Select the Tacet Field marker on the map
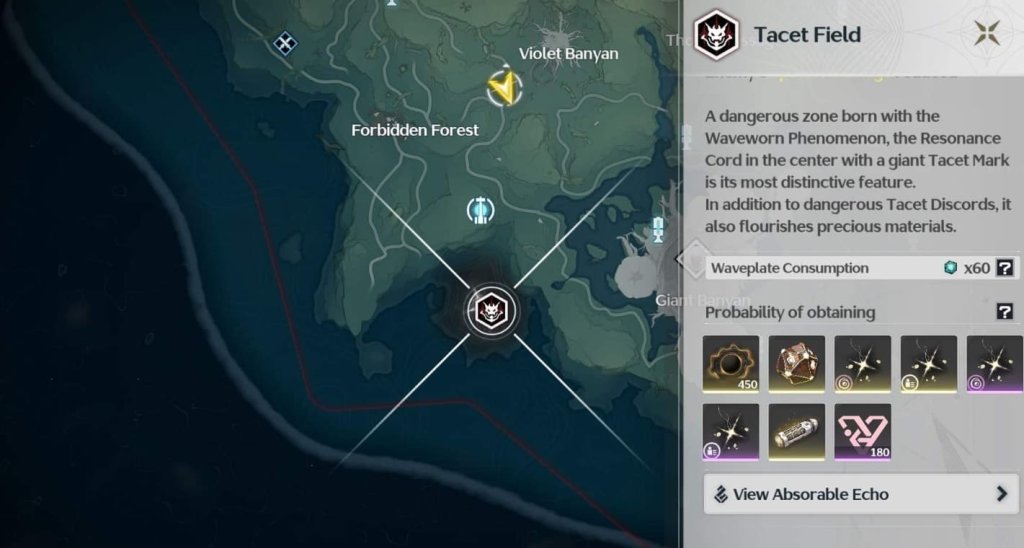Screen dimensions: 1024x548 pos(491,311)
